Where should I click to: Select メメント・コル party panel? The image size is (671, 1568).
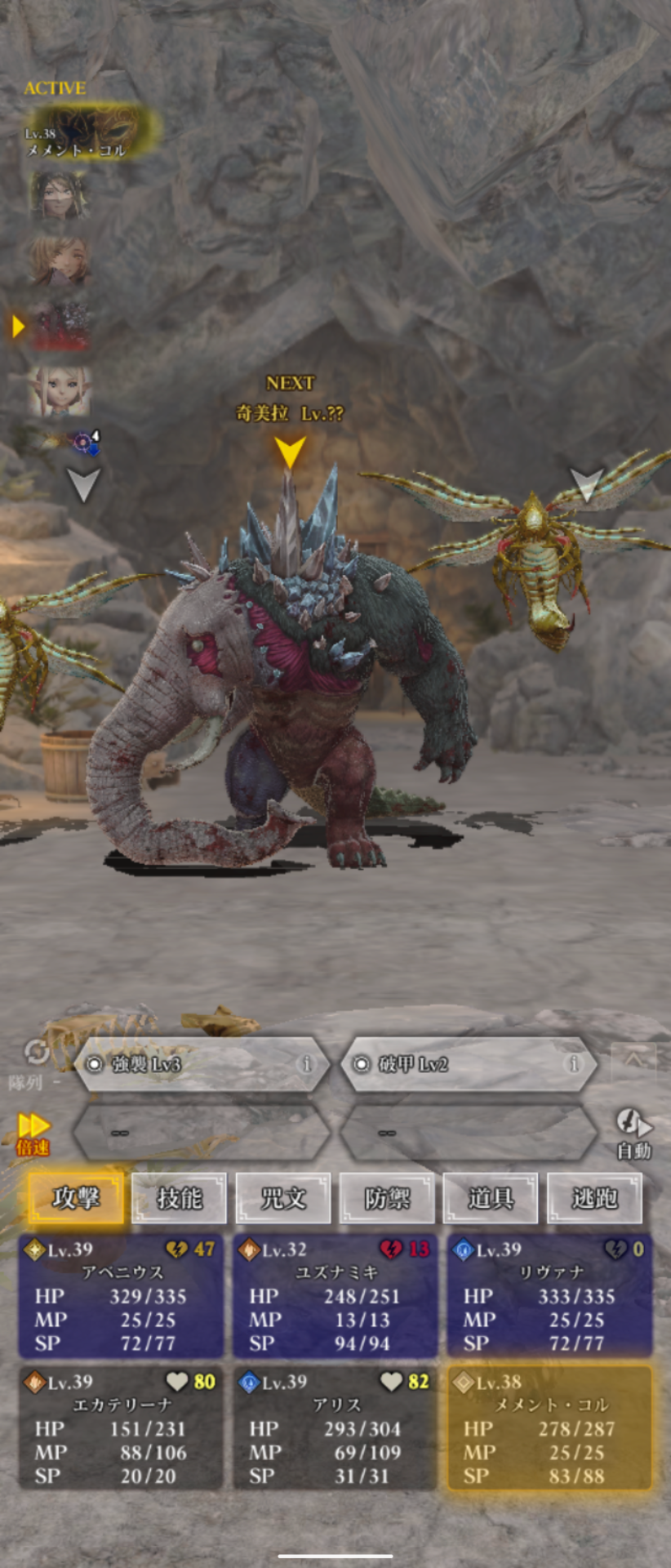pos(550,1428)
